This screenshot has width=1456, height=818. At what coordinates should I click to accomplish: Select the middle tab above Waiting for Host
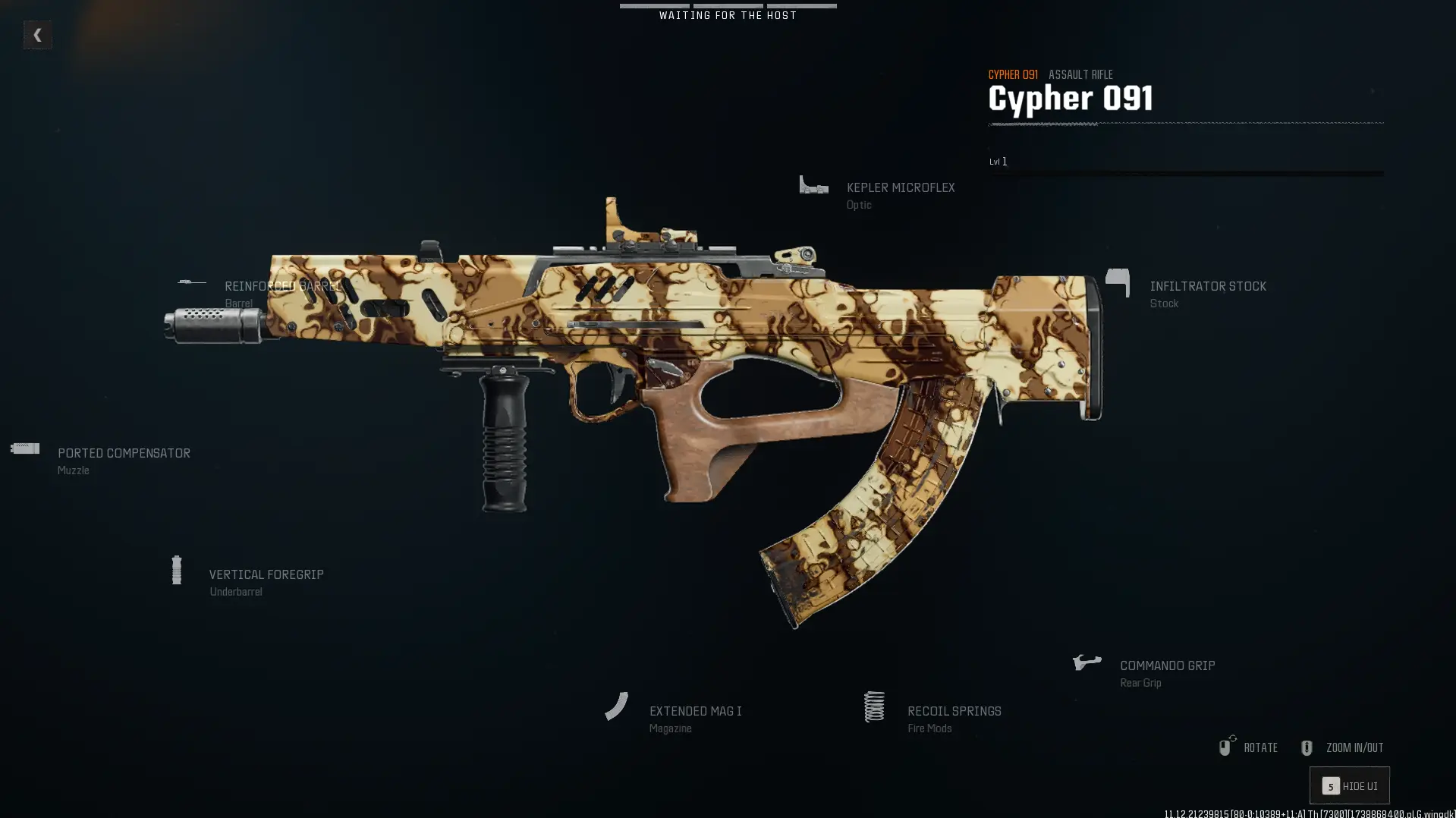point(727,5)
